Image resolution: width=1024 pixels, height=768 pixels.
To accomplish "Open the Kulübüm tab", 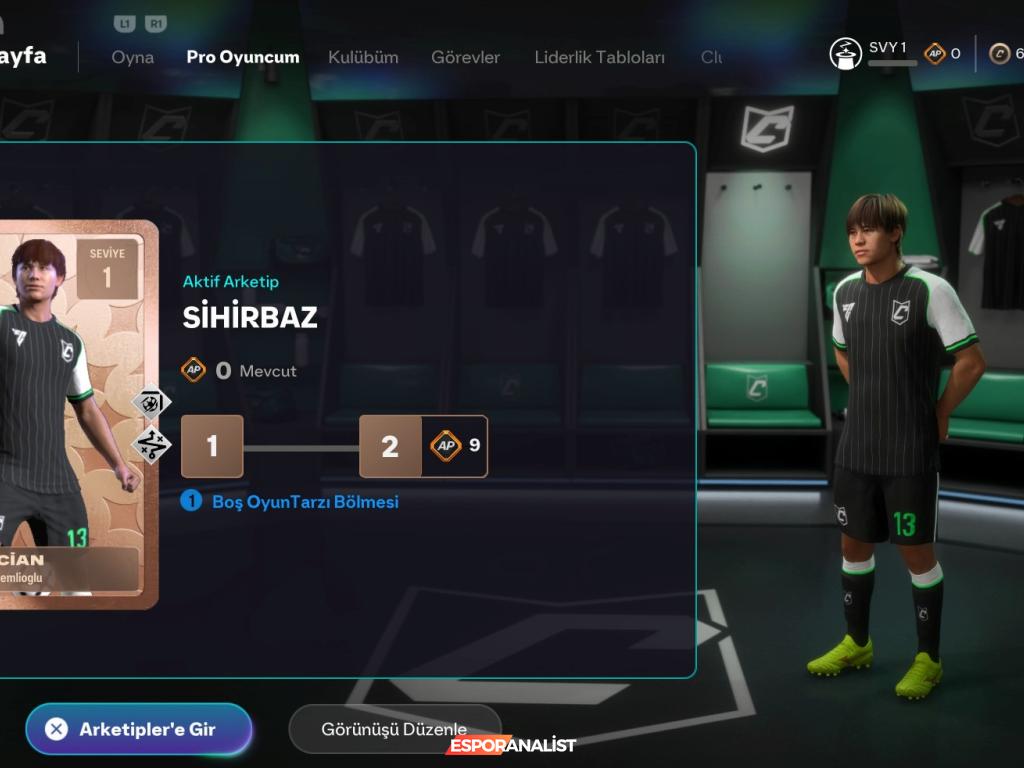I will click(365, 57).
